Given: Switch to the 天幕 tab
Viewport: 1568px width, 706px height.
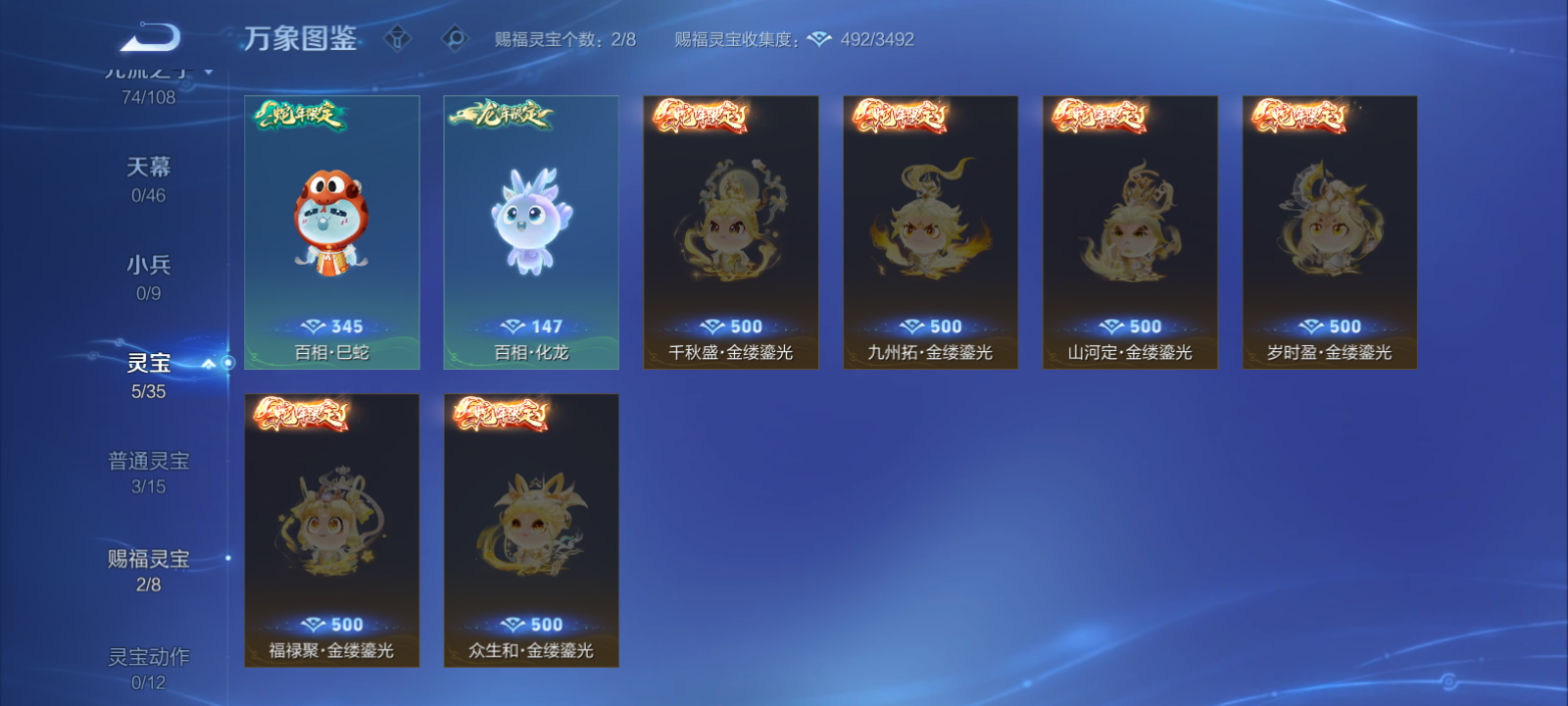Looking at the screenshot, I should [149, 168].
